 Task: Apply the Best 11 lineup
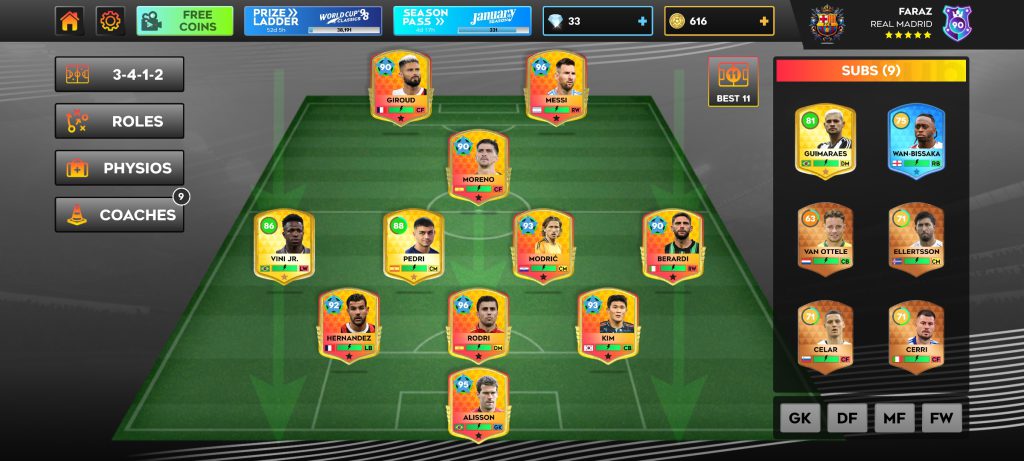[x=734, y=82]
